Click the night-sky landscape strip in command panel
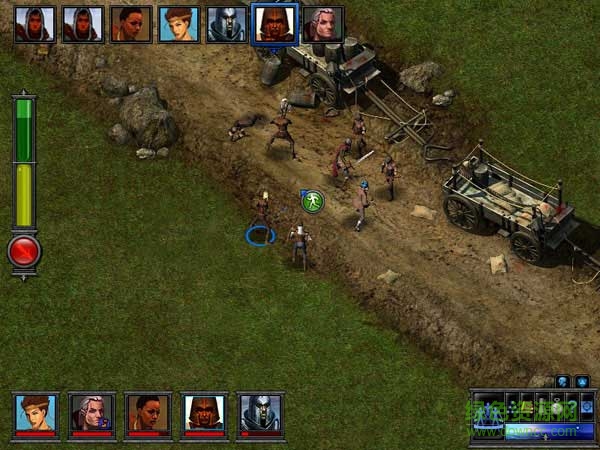Viewport: 600px width, 450px height. [x=542, y=431]
